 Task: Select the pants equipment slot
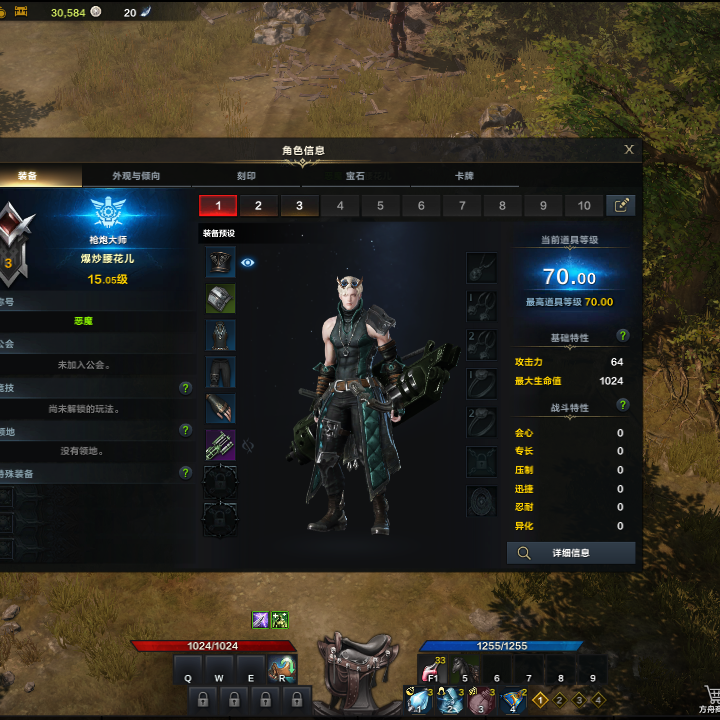(220, 372)
